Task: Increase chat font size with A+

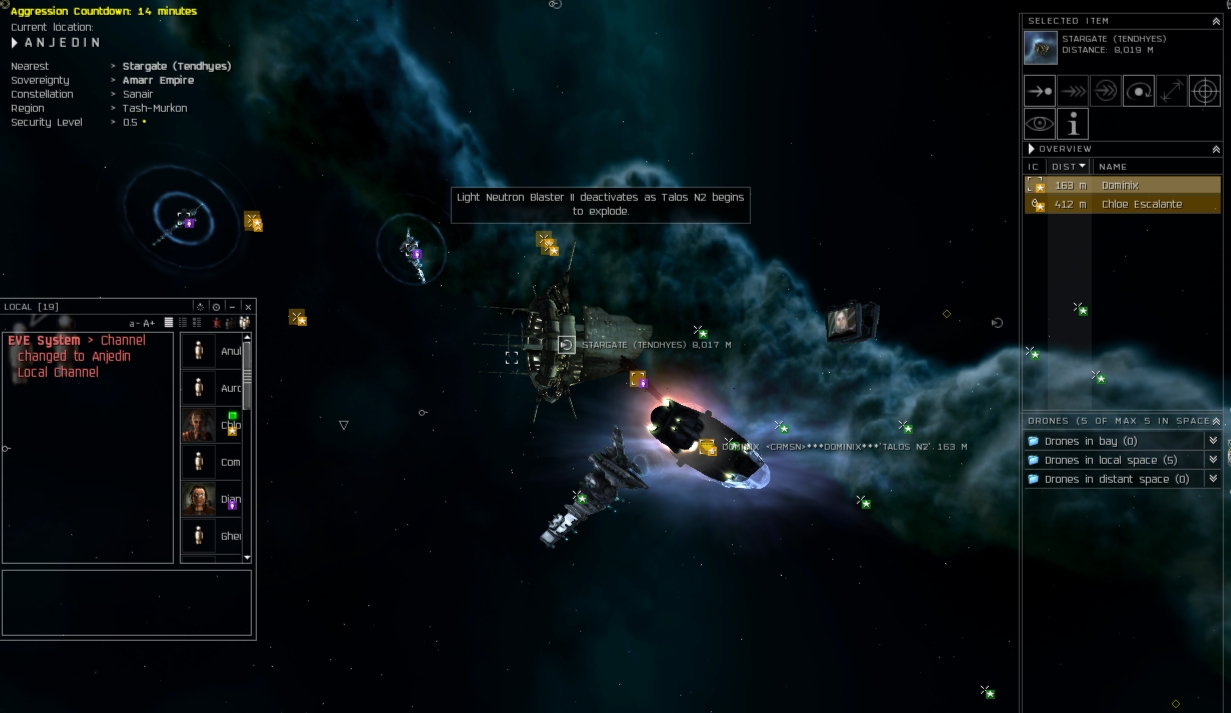Action: (x=150, y=323)
